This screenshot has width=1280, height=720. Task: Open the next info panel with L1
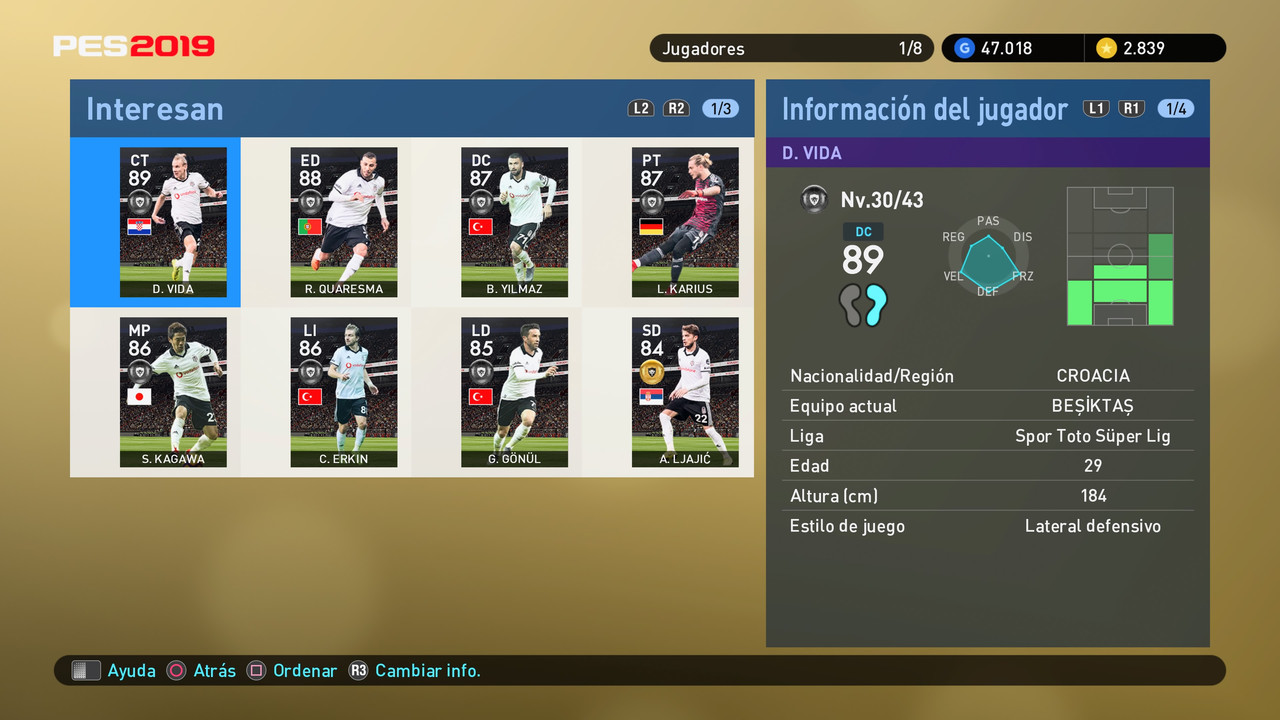(x=1096, y=108)
